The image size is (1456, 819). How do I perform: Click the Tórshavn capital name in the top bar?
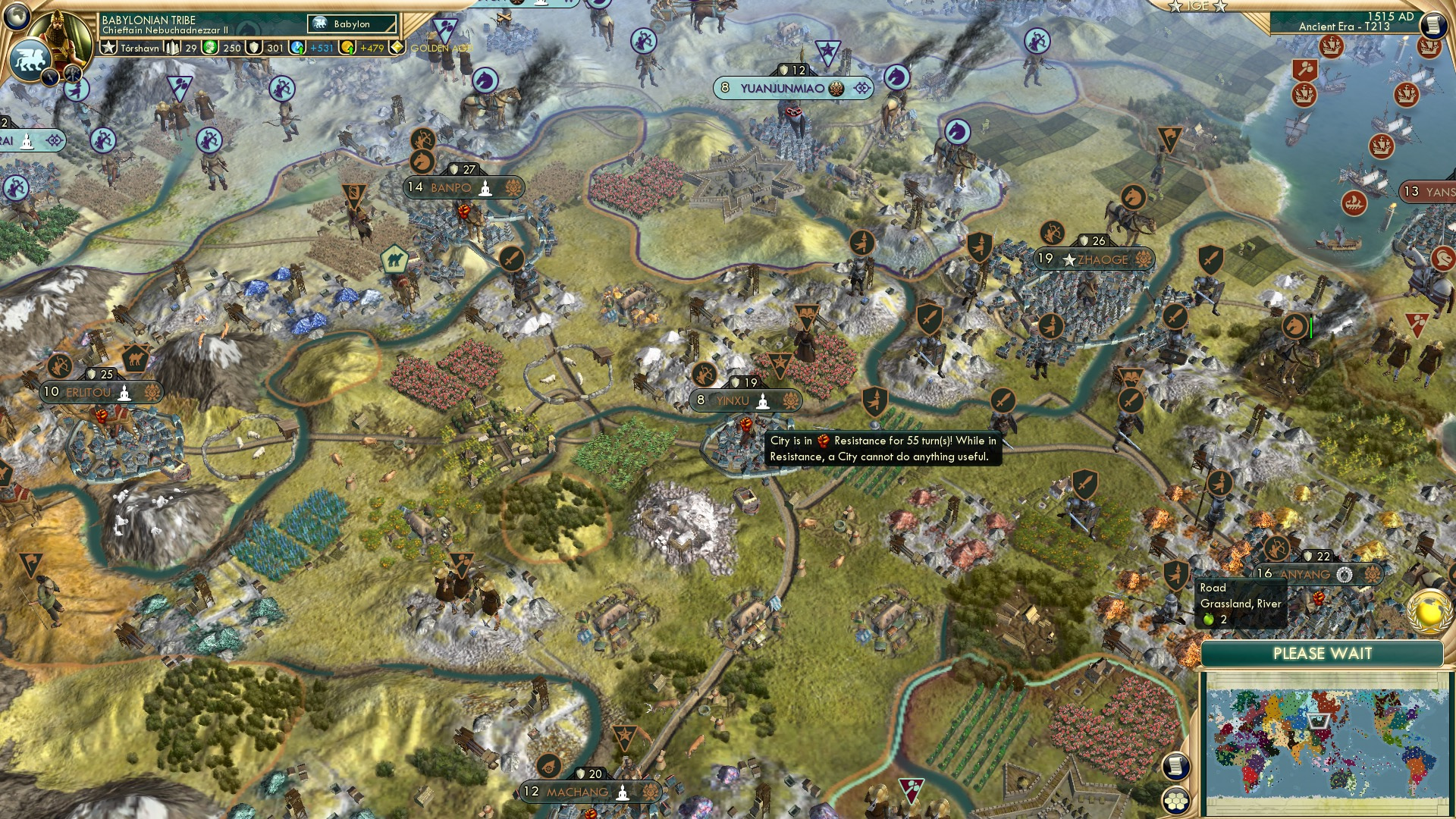140,49
